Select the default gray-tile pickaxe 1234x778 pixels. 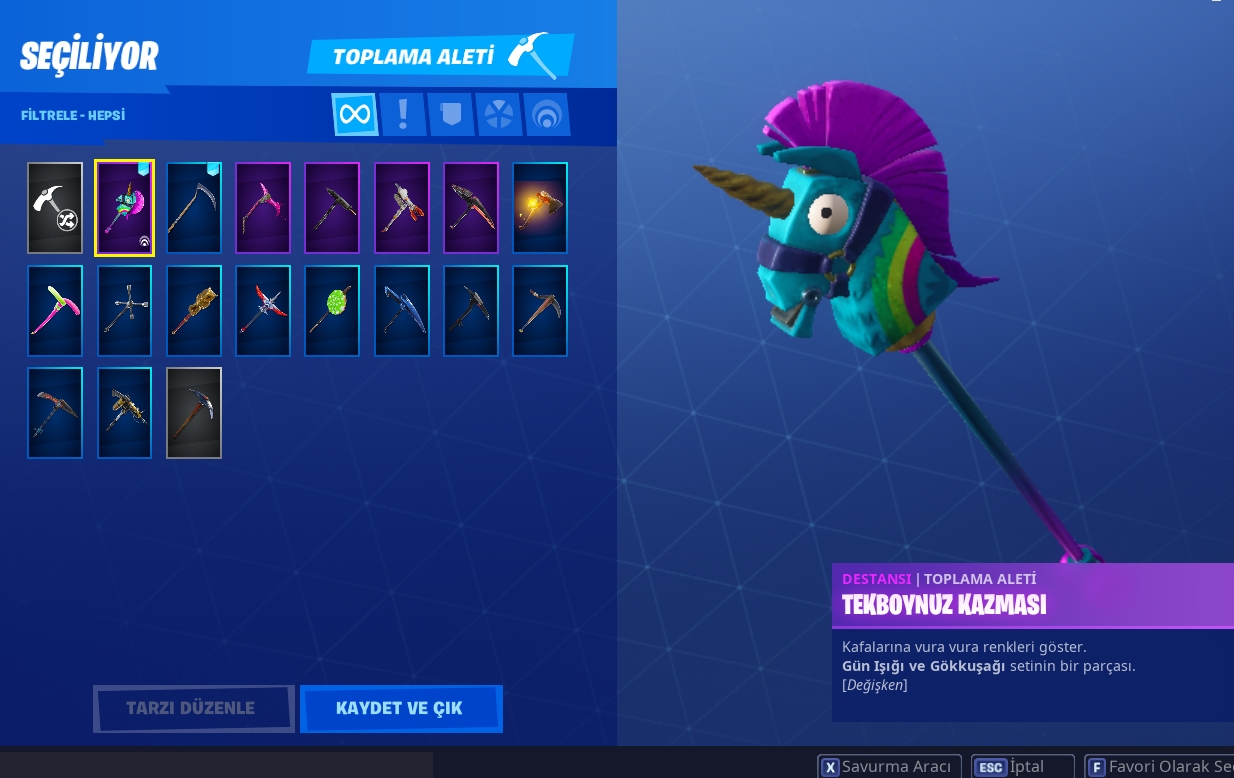[194, 413]
